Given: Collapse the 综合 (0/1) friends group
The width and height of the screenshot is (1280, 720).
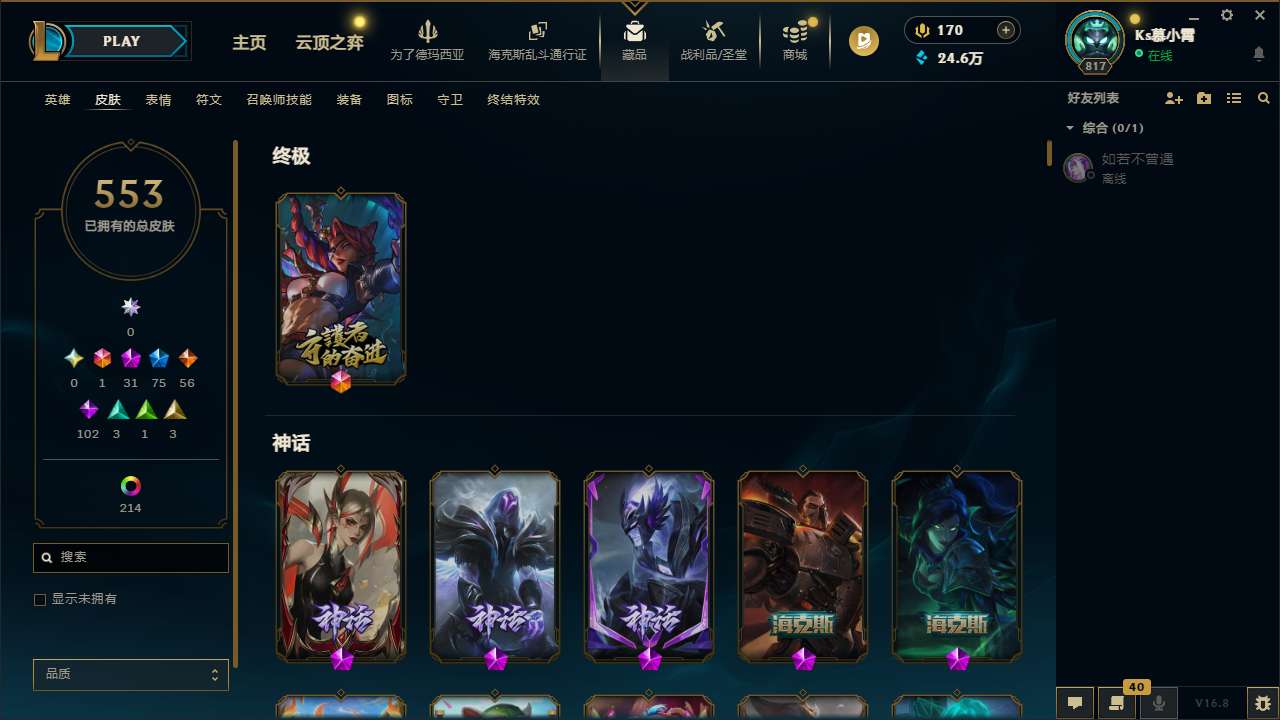Looking at the screenshot, I should 1069,128.
